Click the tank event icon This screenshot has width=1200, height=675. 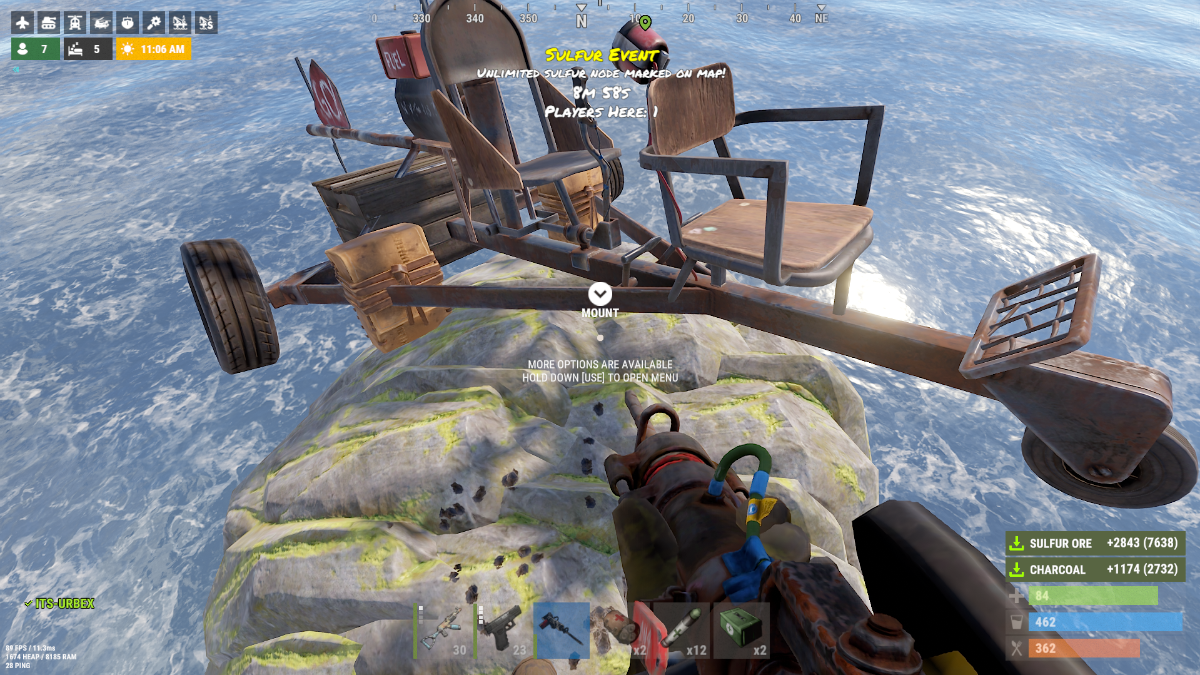49,22
